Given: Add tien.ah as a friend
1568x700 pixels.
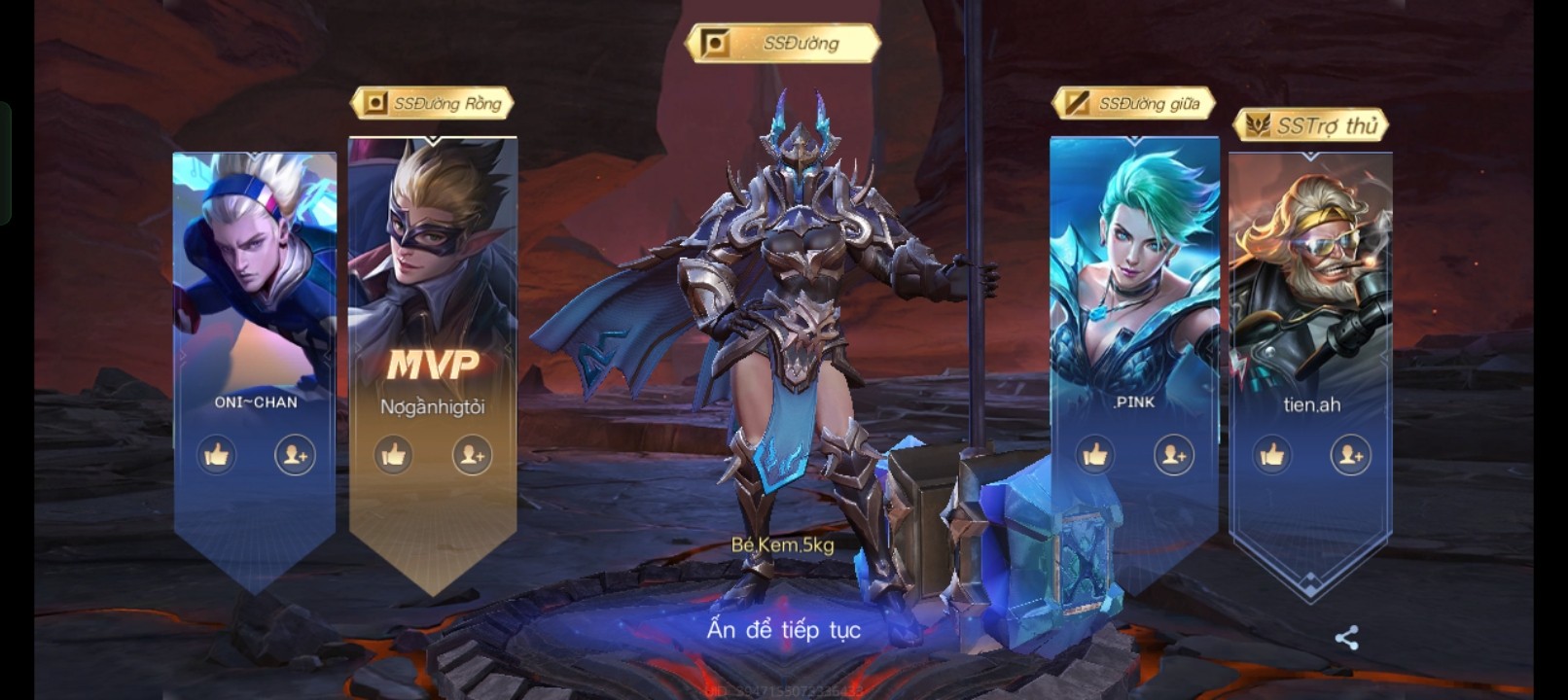Looking at the screenshot, I should 1351,455.
